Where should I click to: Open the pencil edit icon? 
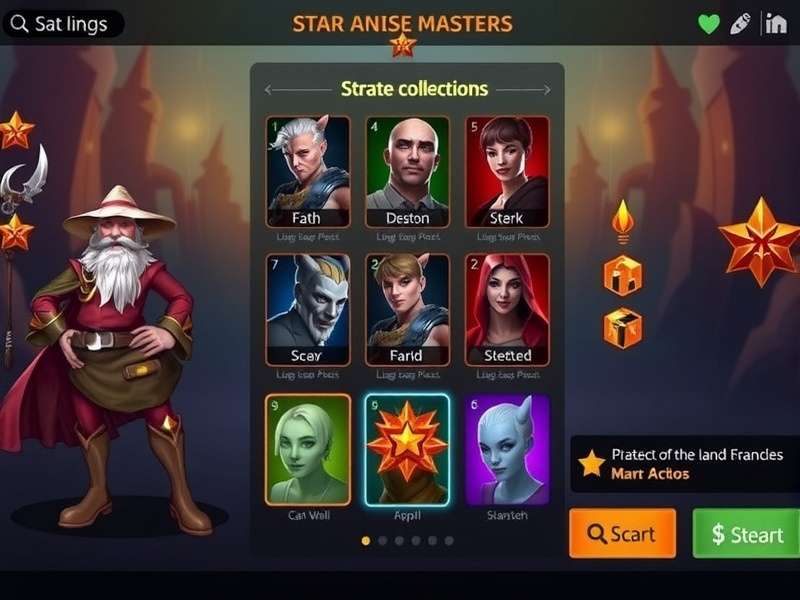740,24
